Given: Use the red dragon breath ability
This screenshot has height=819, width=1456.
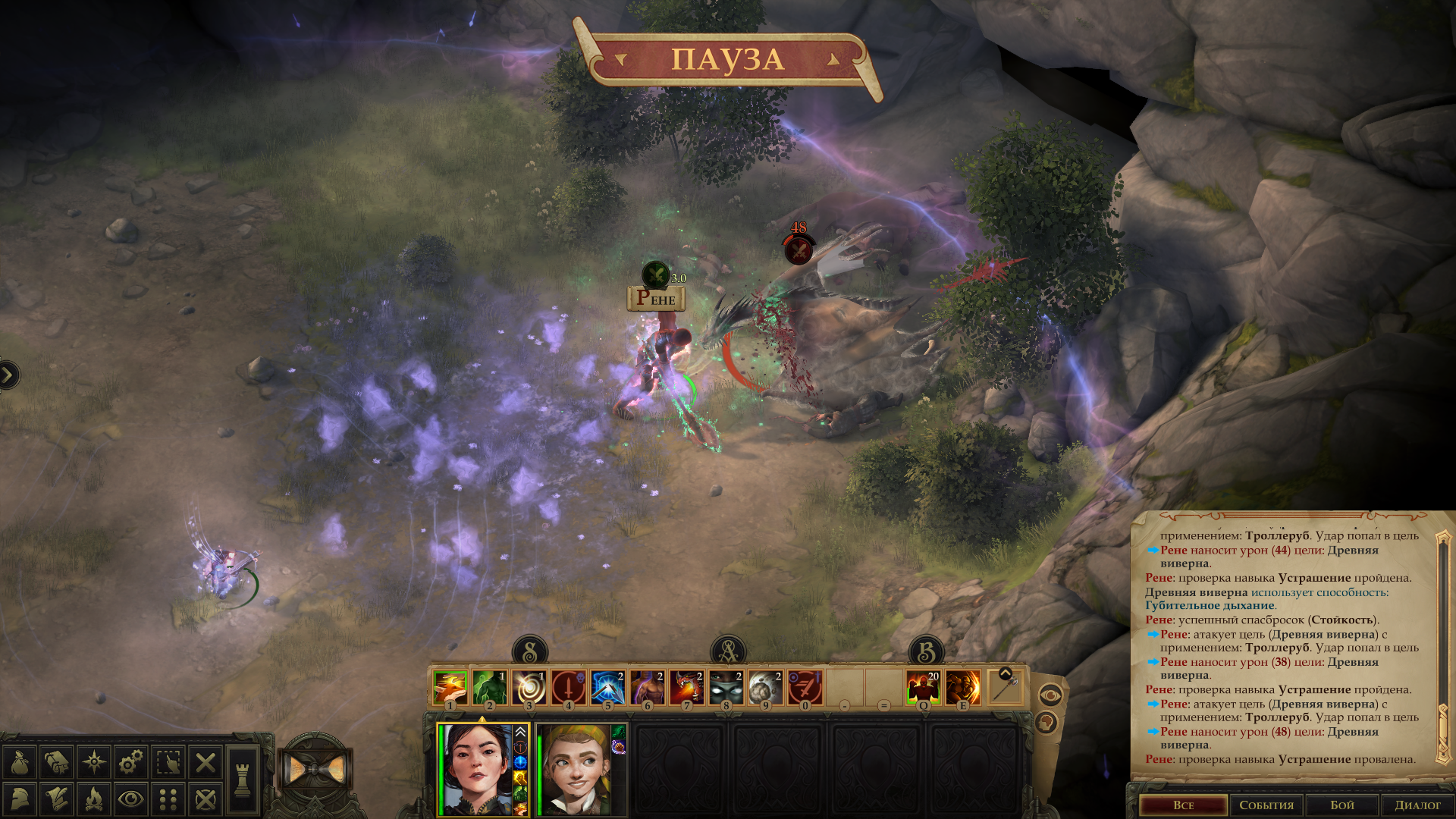Looking at the screenshot, I should pos(687,688).
